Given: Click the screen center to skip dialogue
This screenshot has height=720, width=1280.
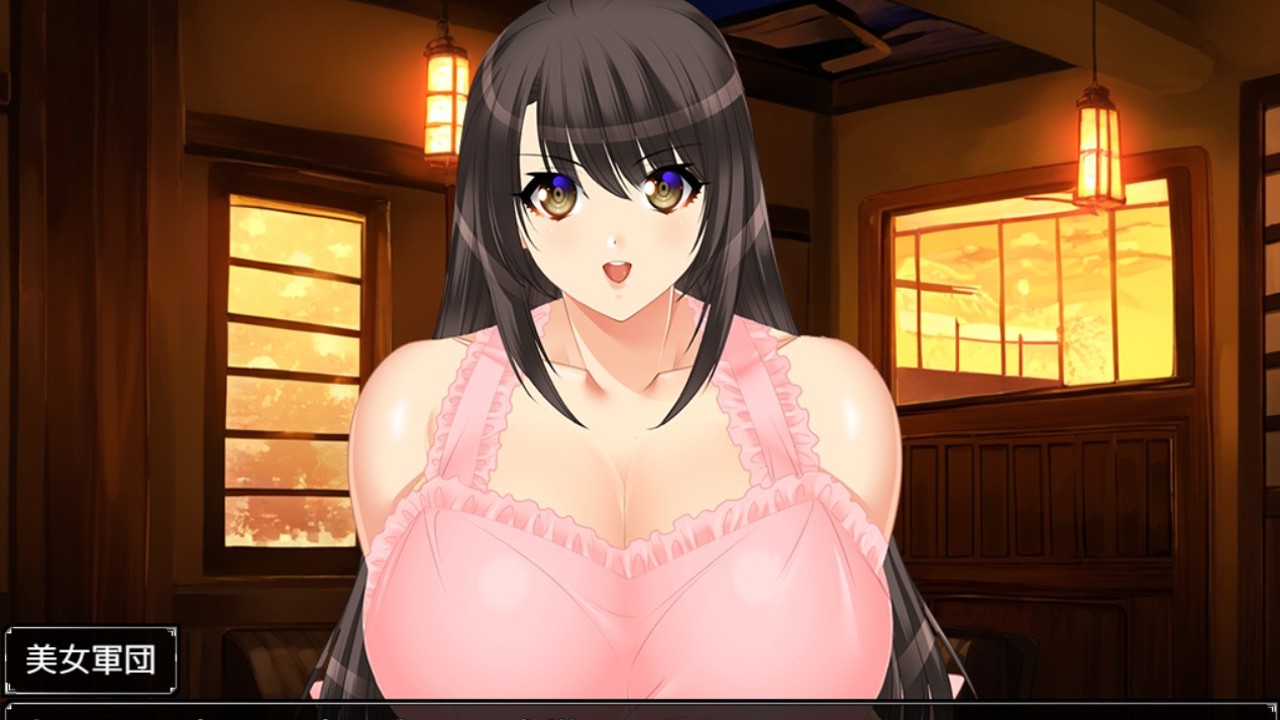Looking at the screenshot, I should pyautogui.click(x=640, y=360).
